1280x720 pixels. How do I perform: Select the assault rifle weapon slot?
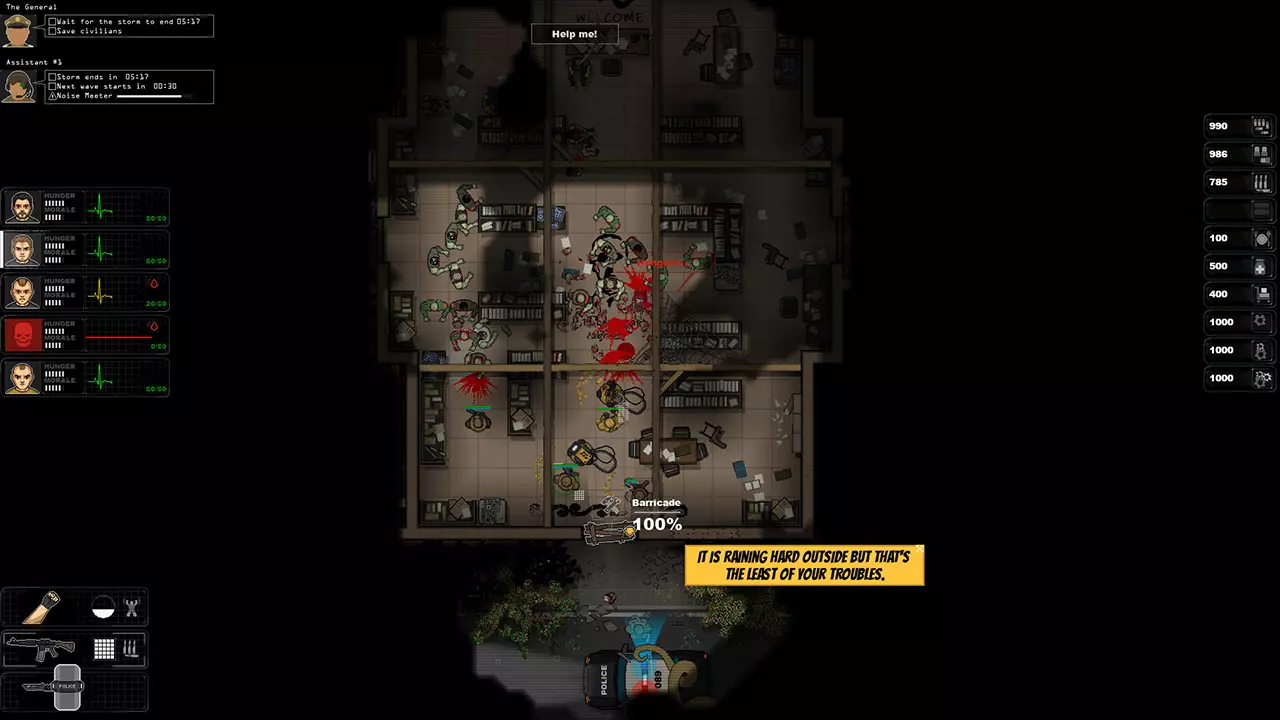tap(41, 649)
